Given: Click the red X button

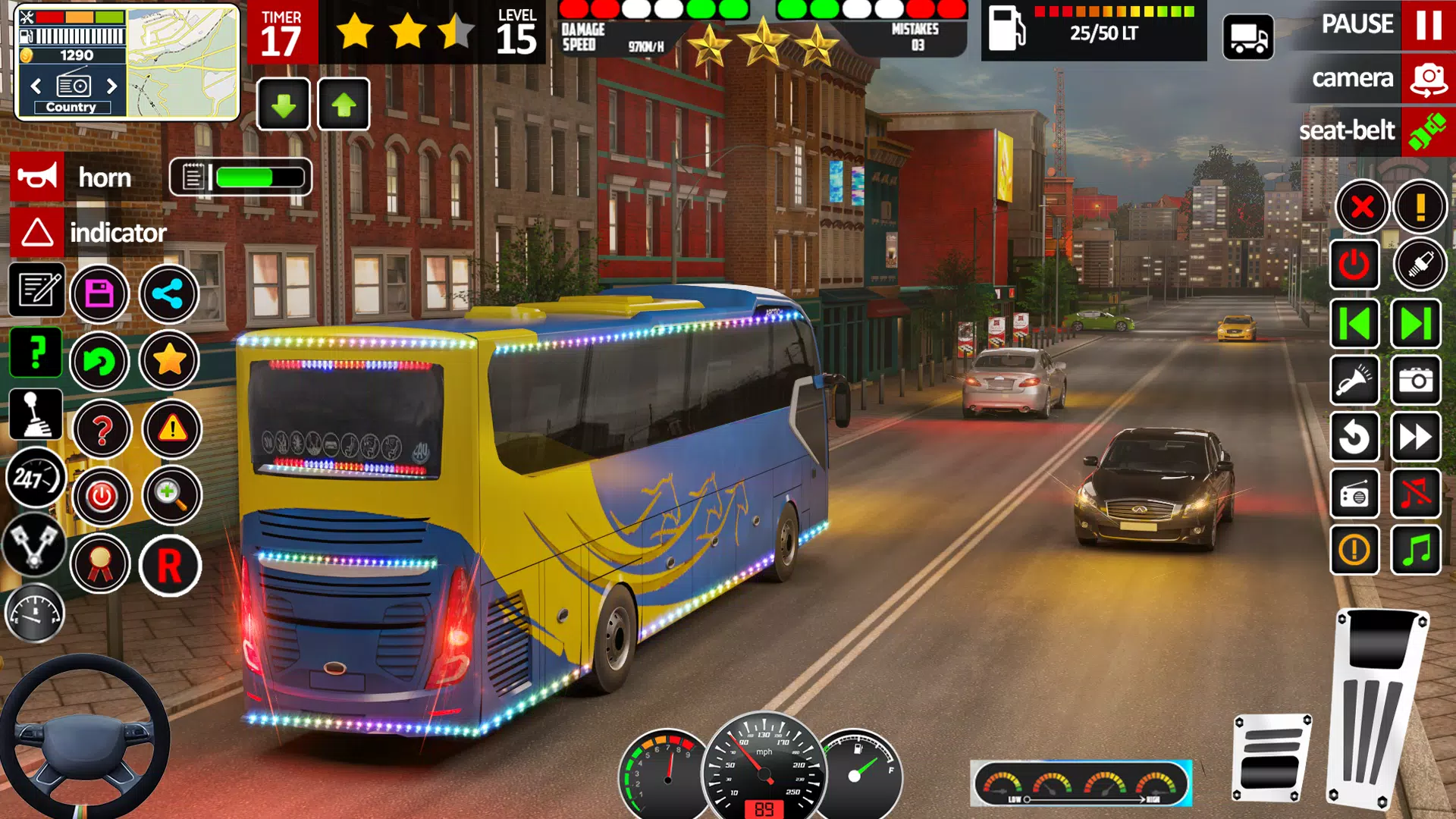Looking at the screenshot, I should pyautogui.click(x=1362, y=206).
